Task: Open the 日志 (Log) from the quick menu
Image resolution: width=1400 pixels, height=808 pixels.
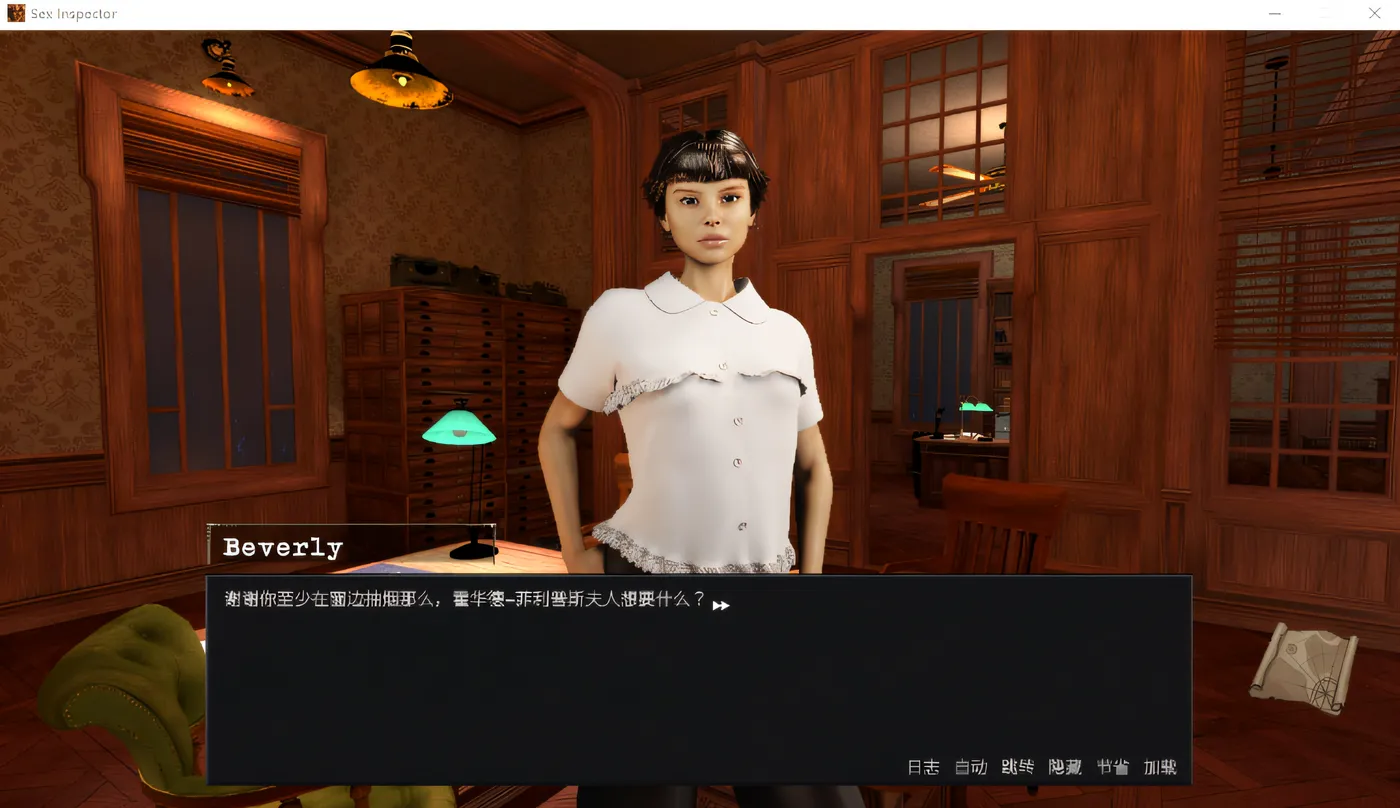Action: coord(923,767)
